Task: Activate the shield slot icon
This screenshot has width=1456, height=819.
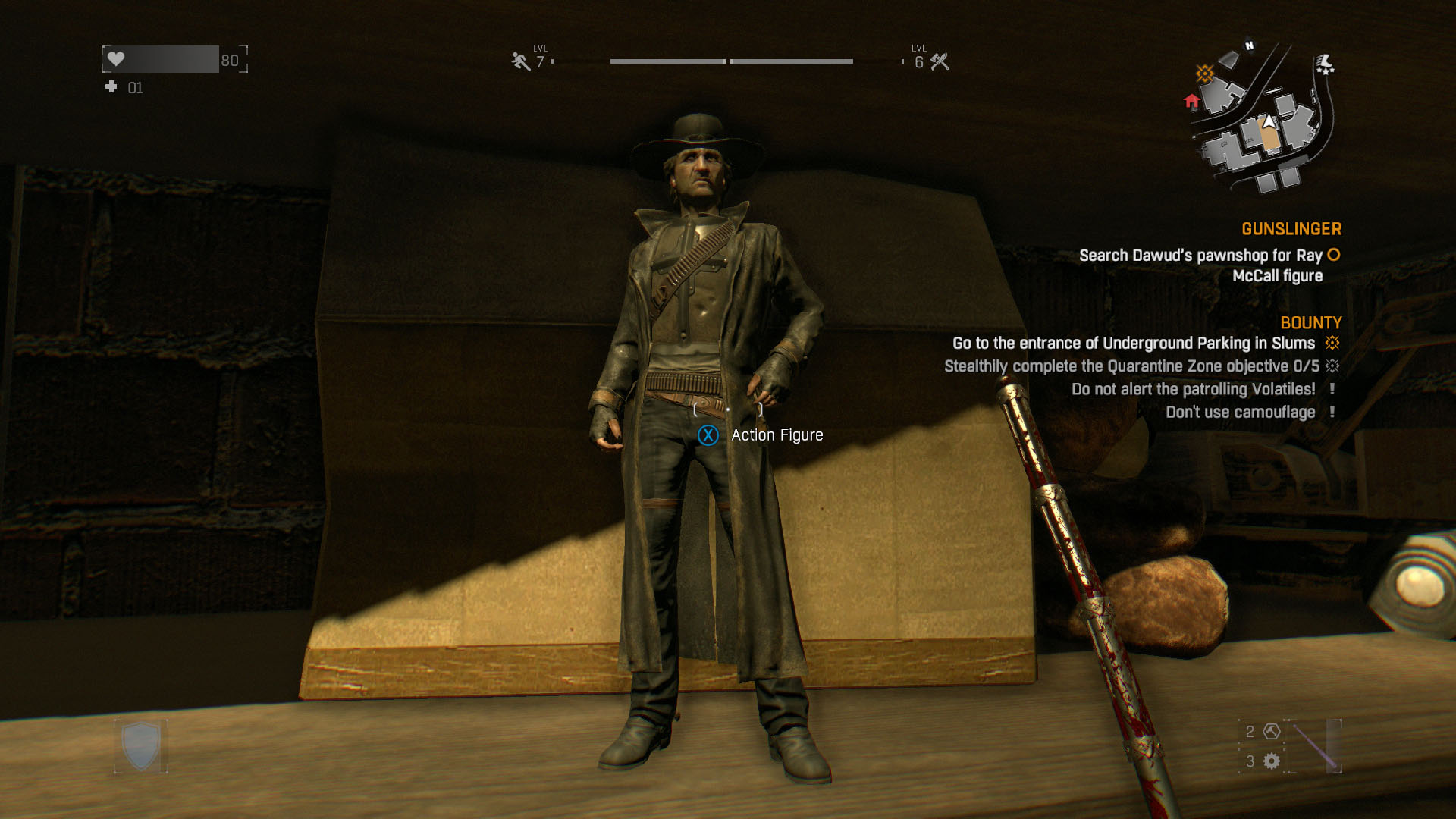Action: pos(141,746)
